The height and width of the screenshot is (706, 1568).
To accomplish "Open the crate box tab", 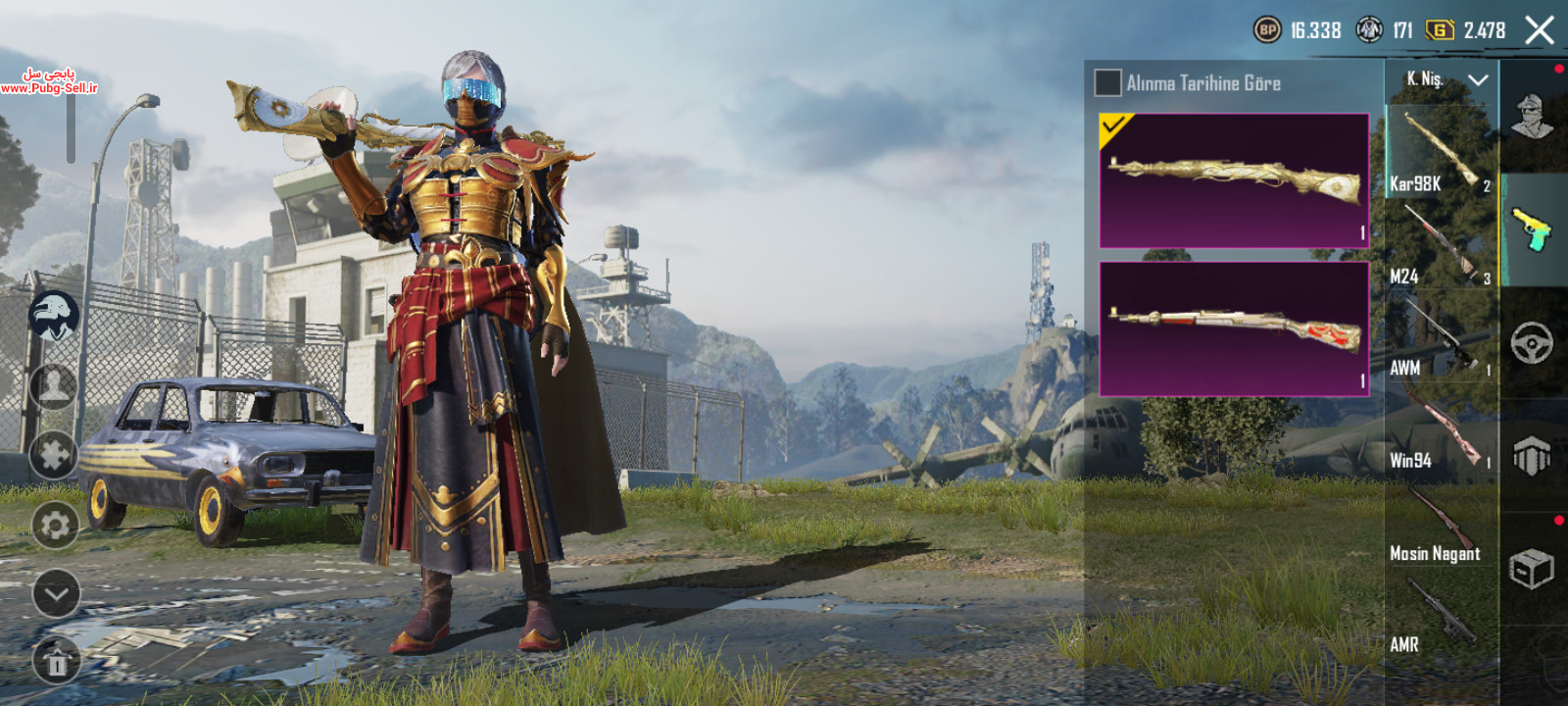I will (1533, 569).
